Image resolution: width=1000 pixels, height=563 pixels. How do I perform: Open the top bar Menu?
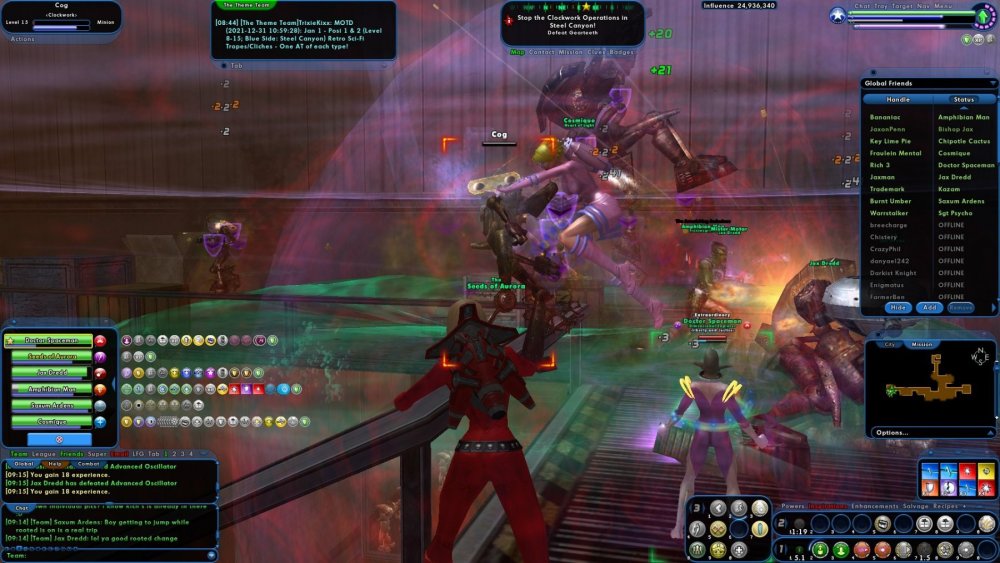pos(943,6)
